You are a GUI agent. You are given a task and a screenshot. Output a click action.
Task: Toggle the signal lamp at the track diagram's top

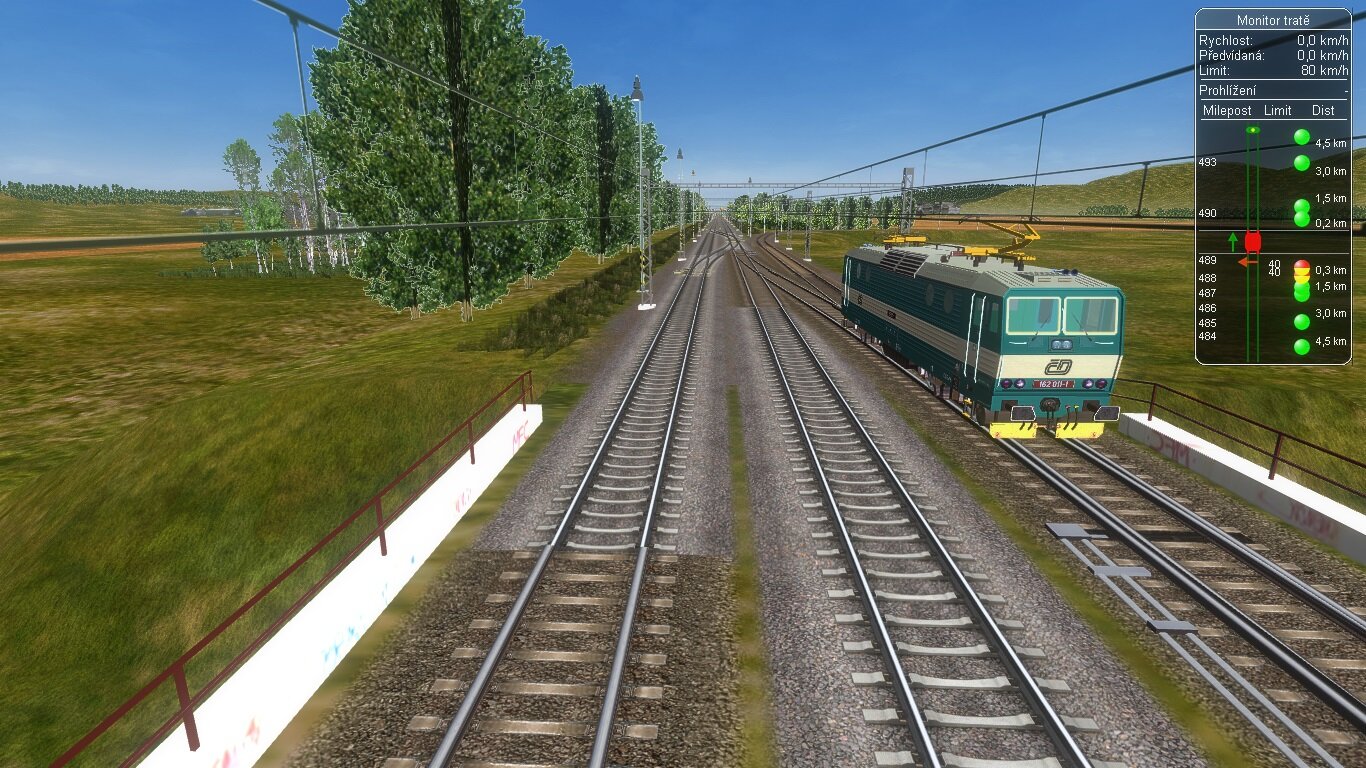click(x=1252, y=130)
